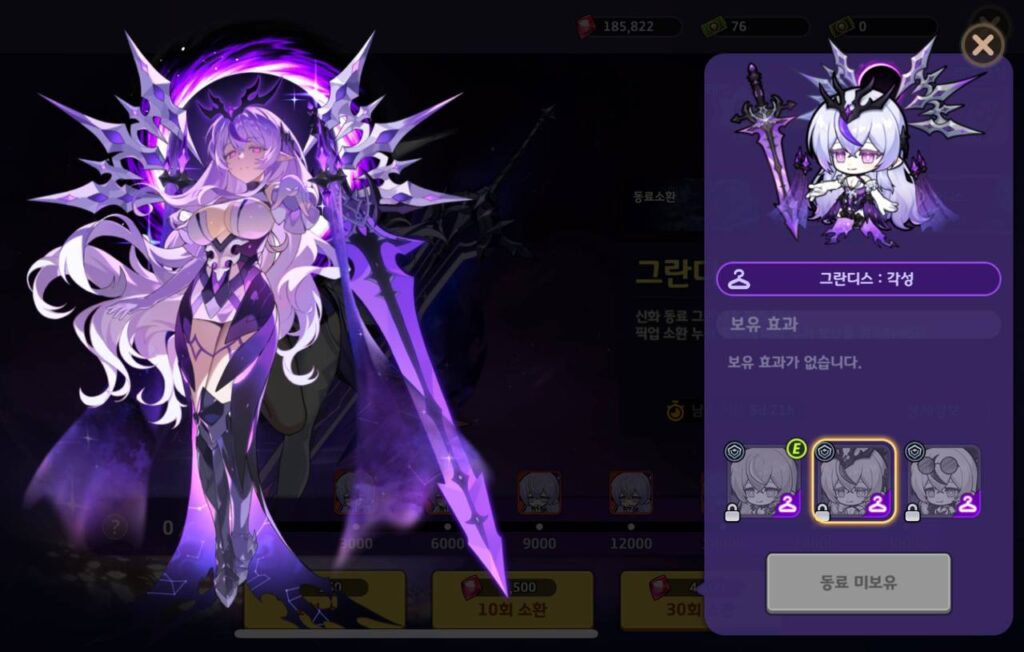Close the costume preview panel
This screenshot has height=652, width=1024.
(x=982, y=45)
